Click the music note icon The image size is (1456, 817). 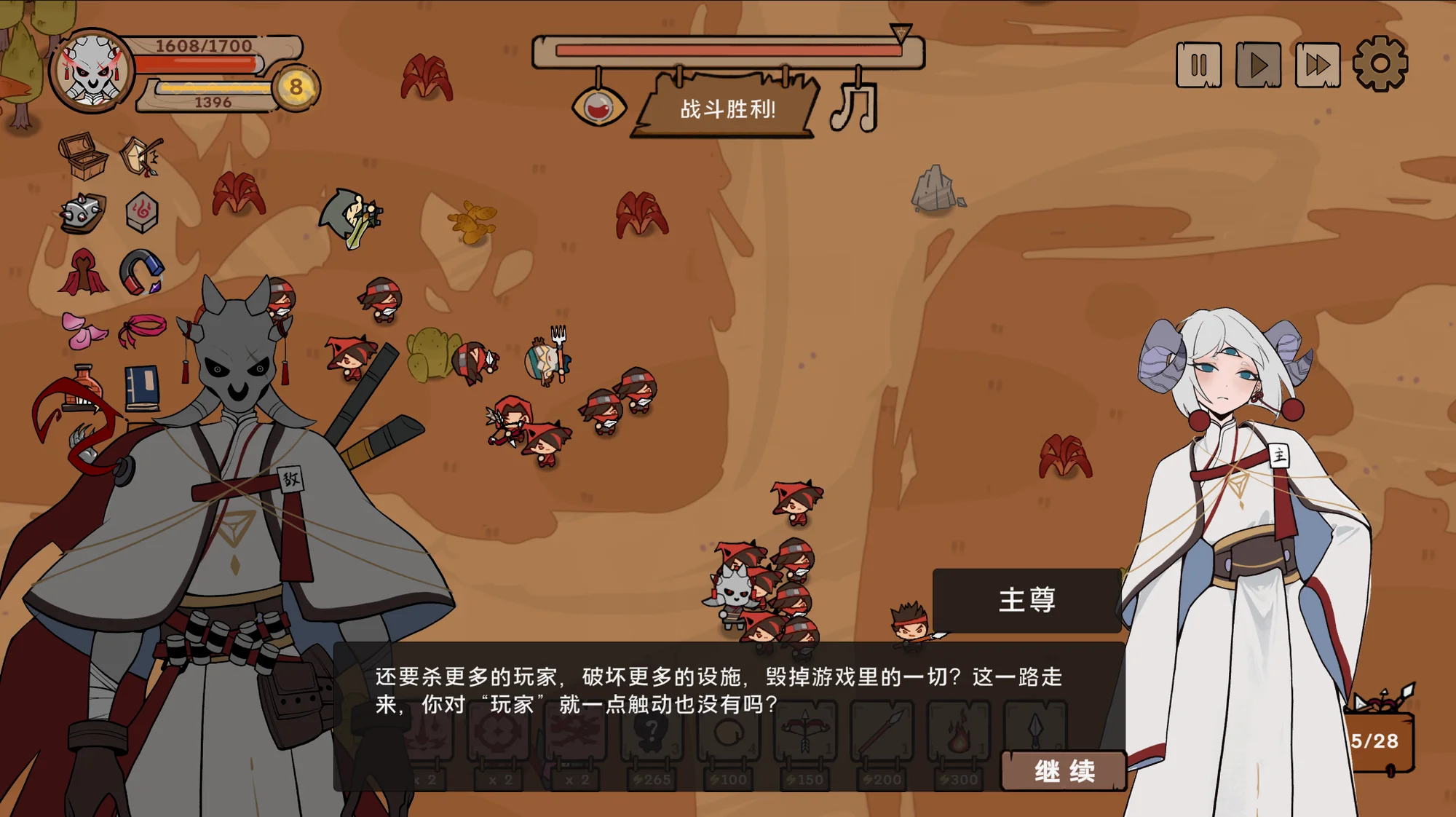tap(855, 107)
